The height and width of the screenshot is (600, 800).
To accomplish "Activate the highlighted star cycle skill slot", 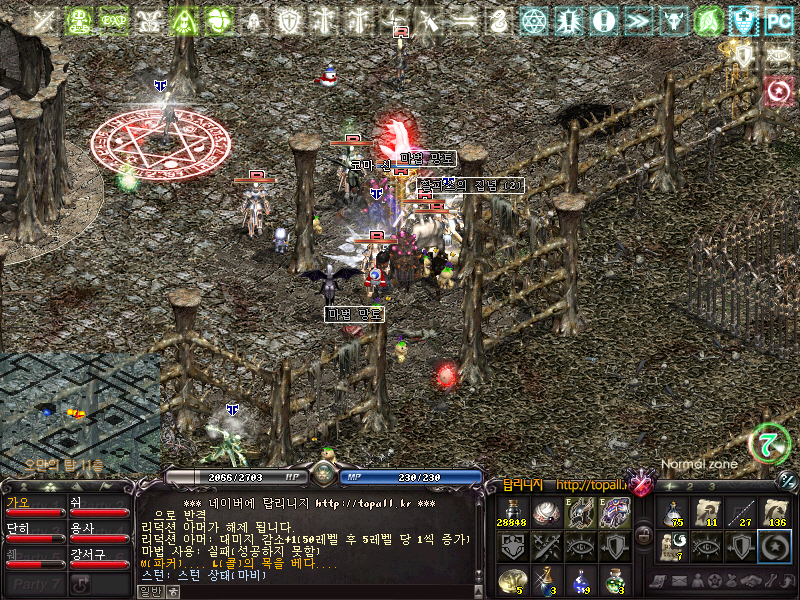I will [x=774, y=546].
